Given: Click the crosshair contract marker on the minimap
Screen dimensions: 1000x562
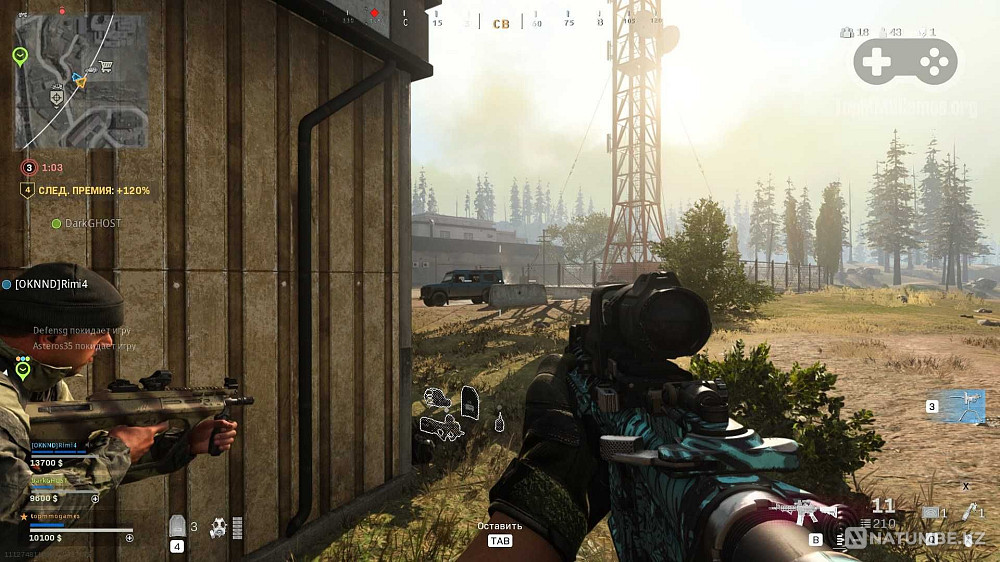Looking at the screenshot, I should pos(57,98).
